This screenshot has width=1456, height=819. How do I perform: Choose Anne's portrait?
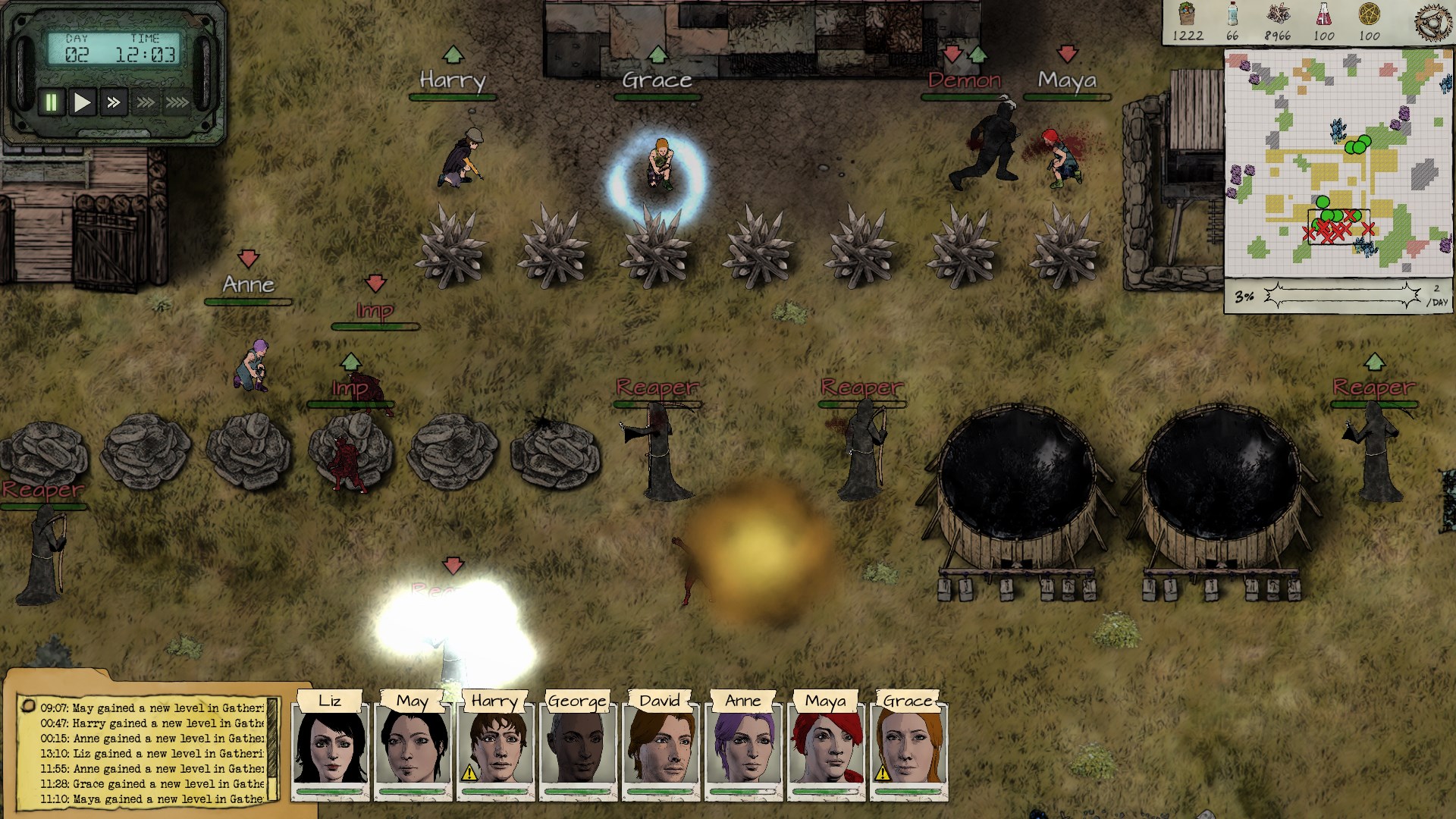[743, 748]
